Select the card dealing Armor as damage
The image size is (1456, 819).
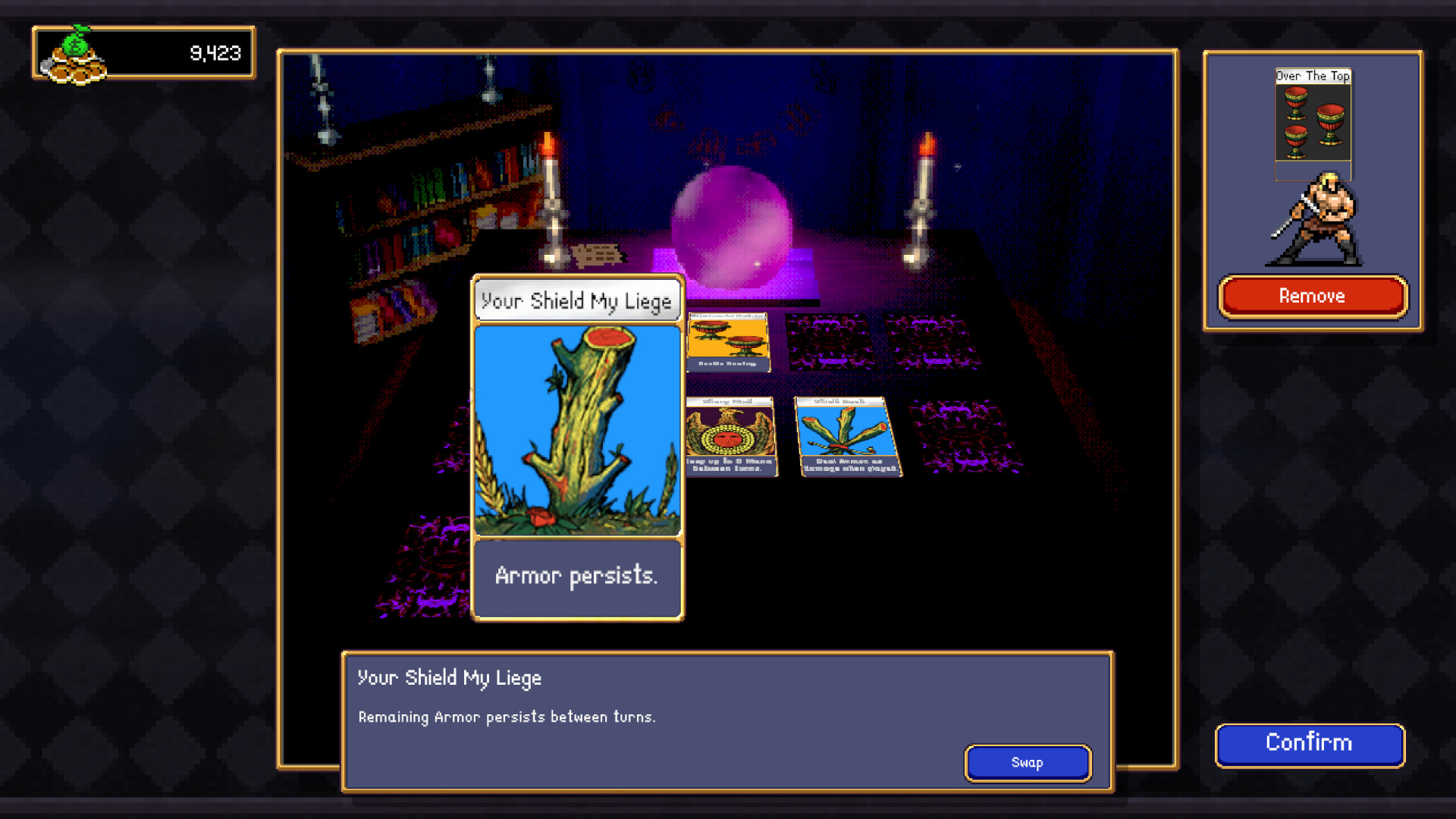847,436
